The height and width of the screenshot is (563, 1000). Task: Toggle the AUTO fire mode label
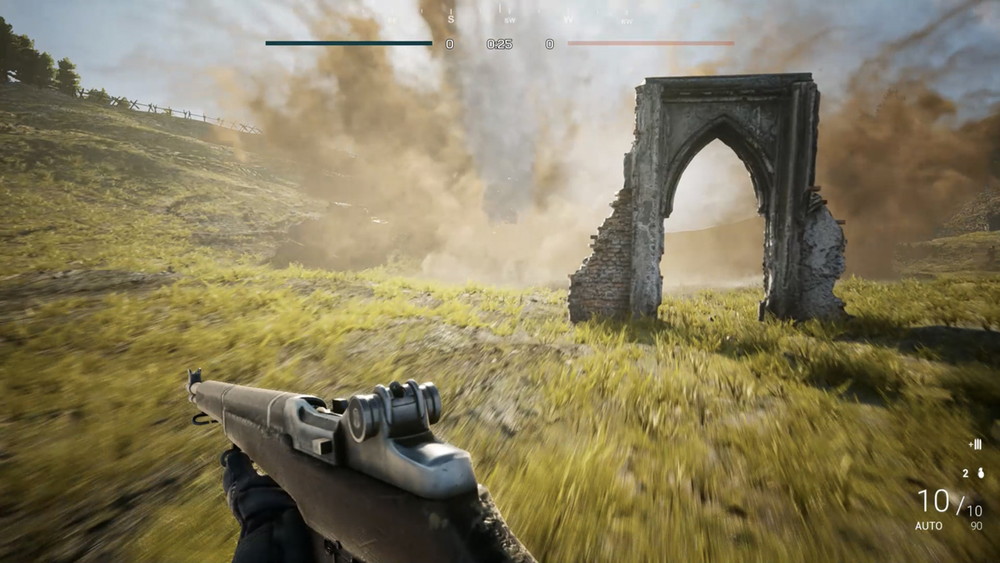tap(929, 526)
